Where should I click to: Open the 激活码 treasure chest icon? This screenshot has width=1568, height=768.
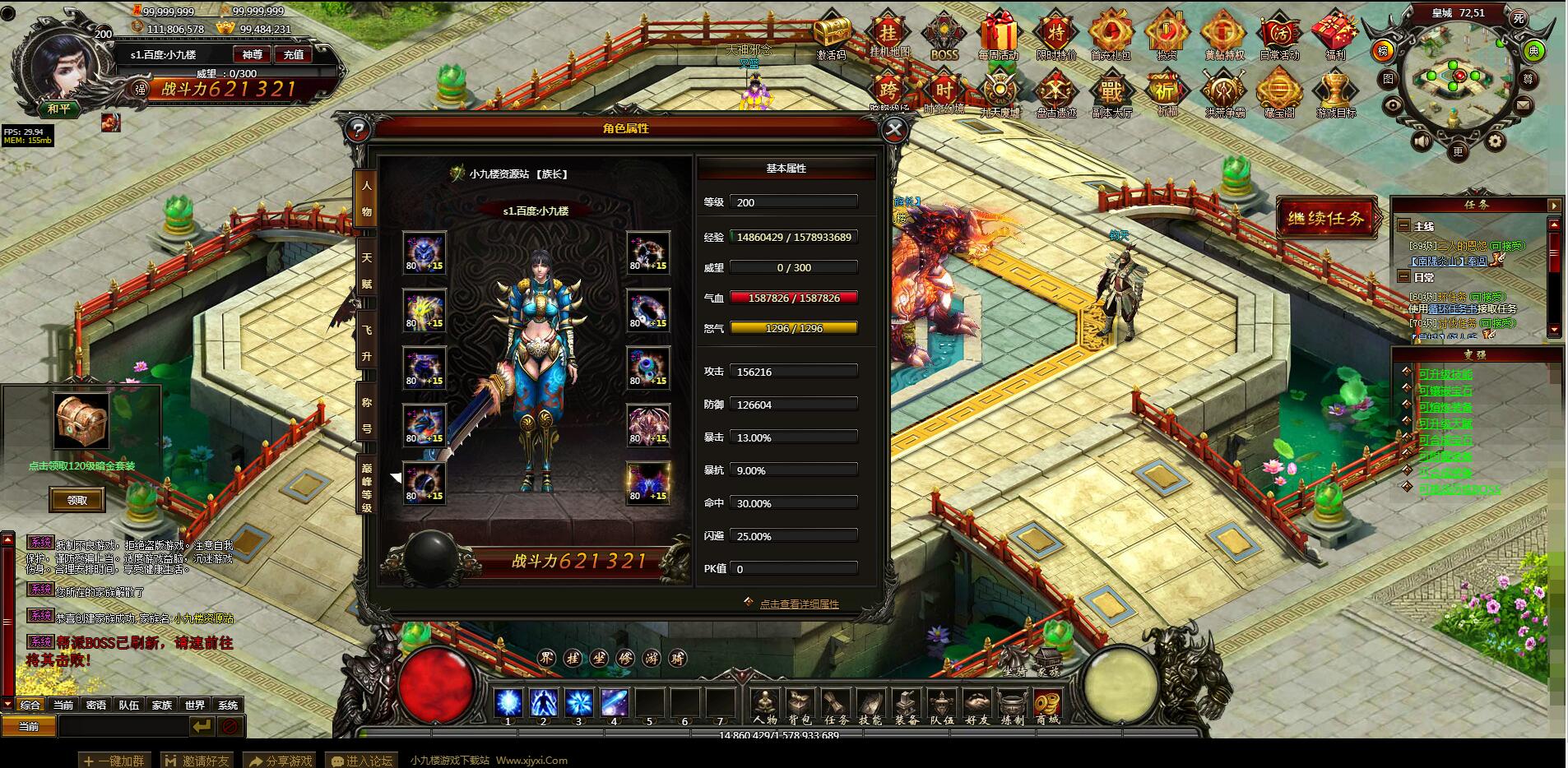(832, 38)
